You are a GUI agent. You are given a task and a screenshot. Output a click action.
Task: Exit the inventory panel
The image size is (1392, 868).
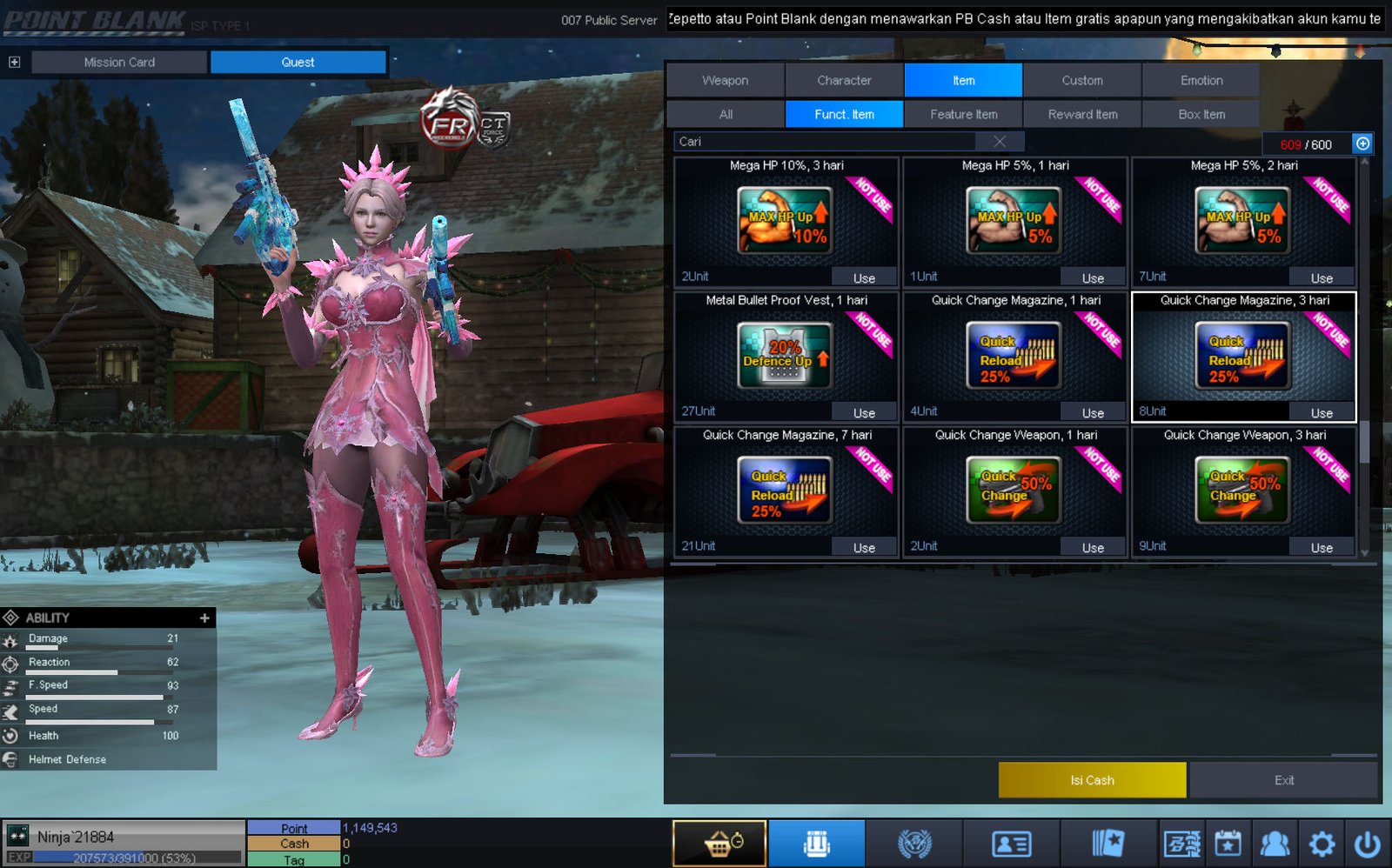(1283, 780)
